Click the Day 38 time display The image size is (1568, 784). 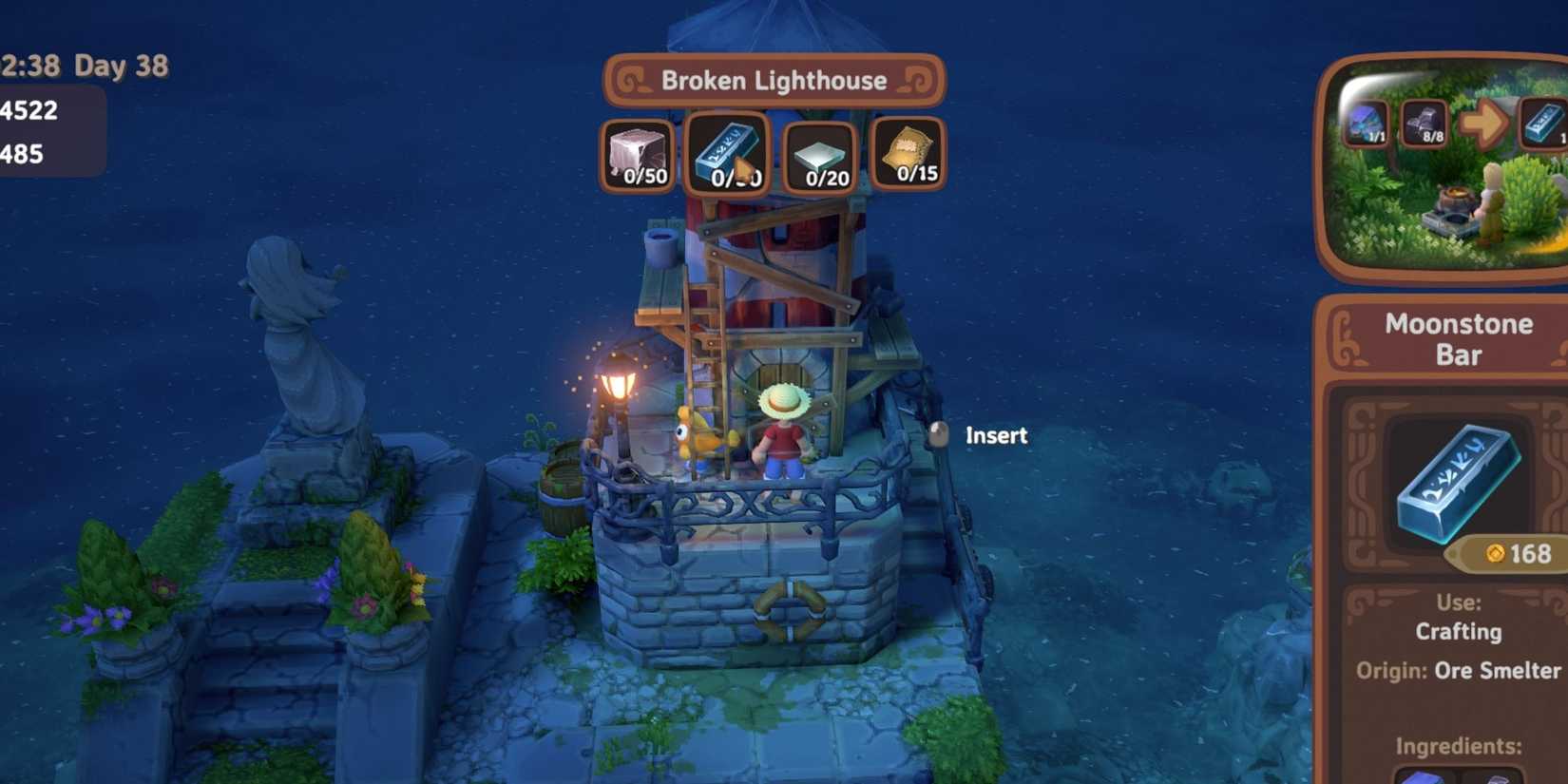click(112, 66)
